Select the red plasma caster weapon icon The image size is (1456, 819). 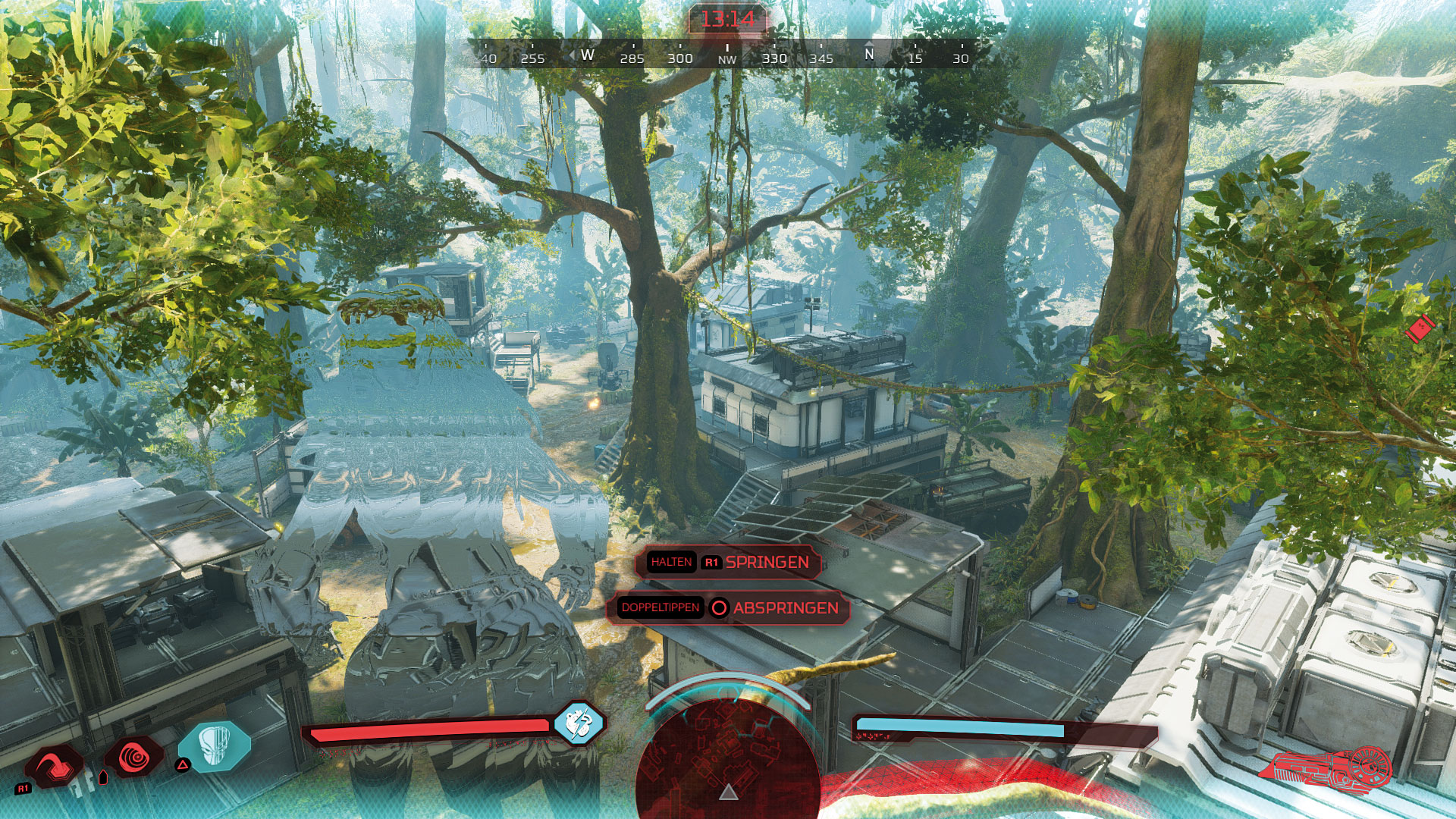click(1327, 766)
